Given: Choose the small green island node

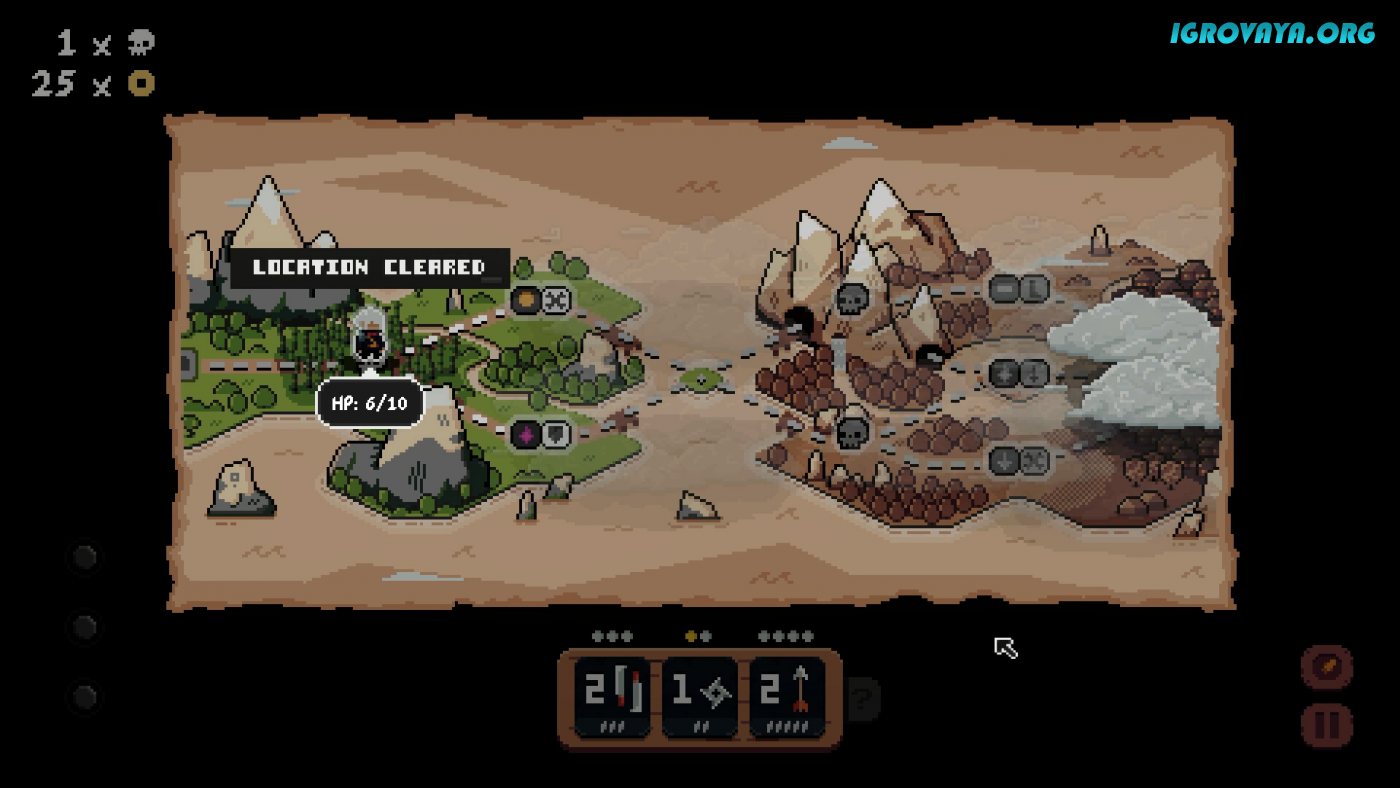Looking at the screenshot, I should 702,378.
